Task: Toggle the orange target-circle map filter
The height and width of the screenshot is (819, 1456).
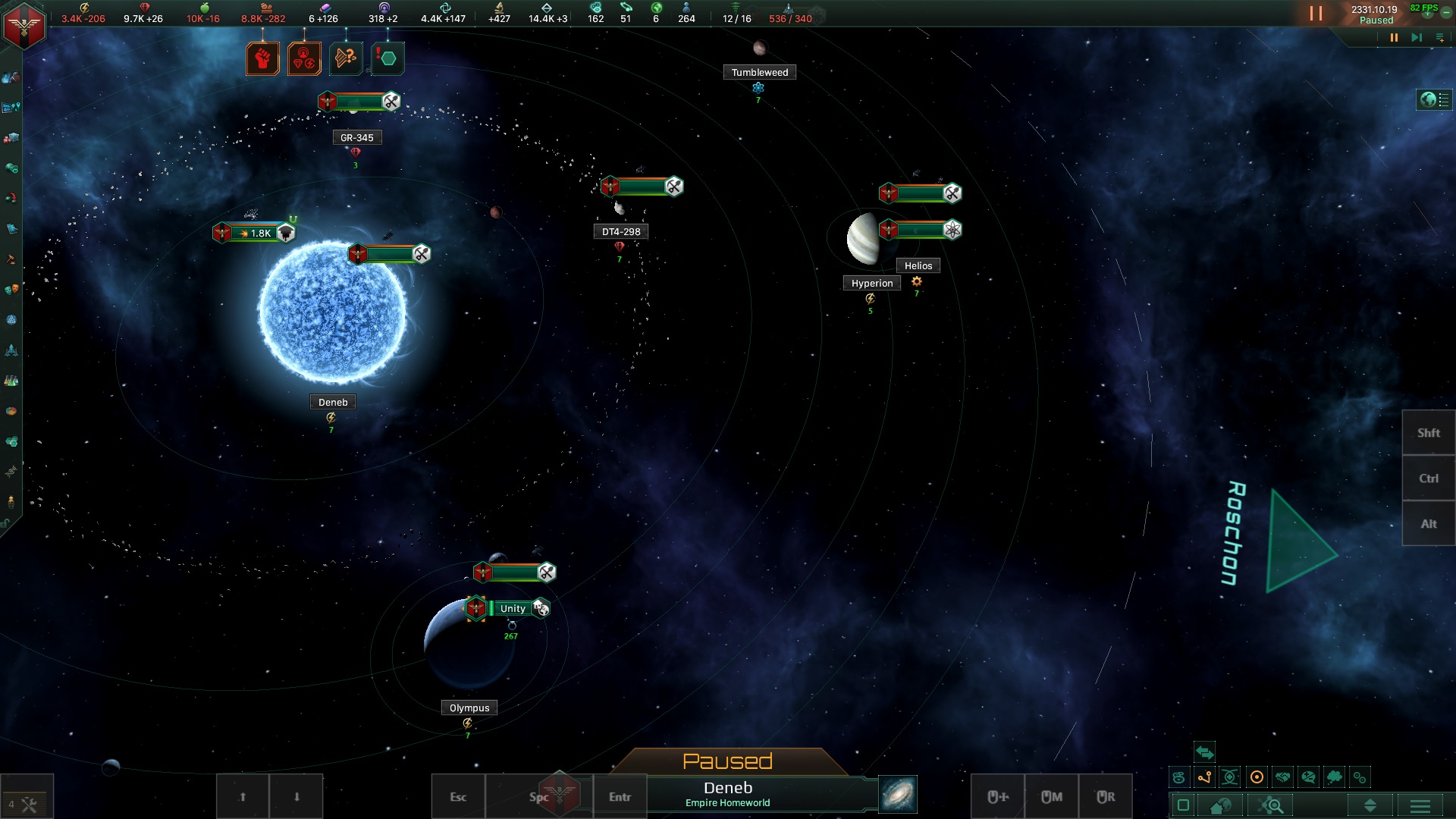Action: tap(1257, 777)
